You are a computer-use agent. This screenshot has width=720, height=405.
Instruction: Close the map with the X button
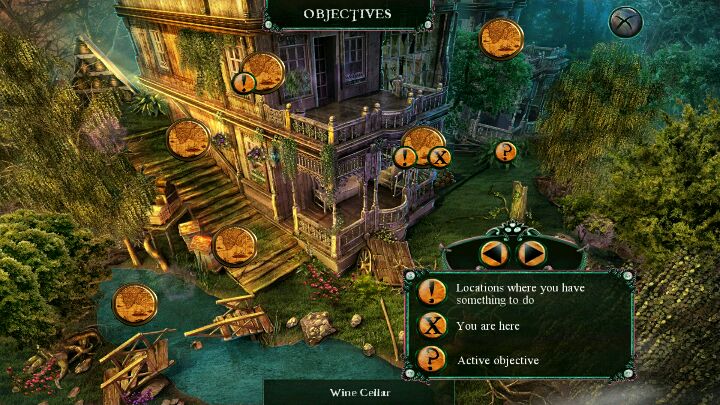[625, 22]
